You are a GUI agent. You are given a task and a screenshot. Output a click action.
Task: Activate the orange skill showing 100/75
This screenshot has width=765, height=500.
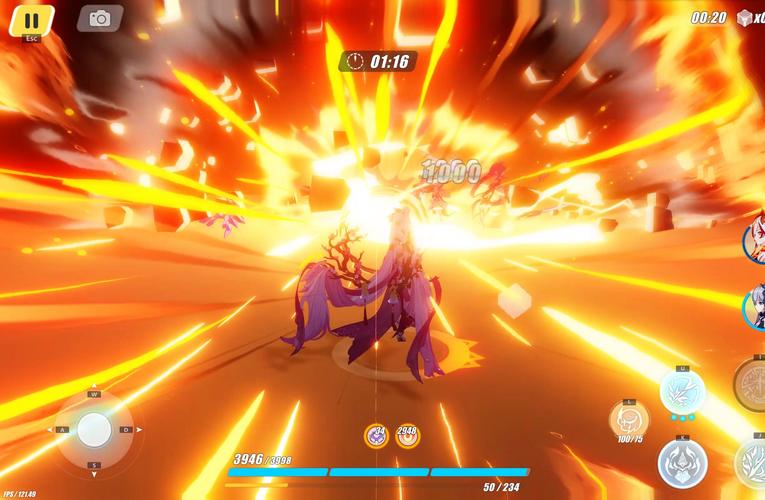[x=629, y=419]
